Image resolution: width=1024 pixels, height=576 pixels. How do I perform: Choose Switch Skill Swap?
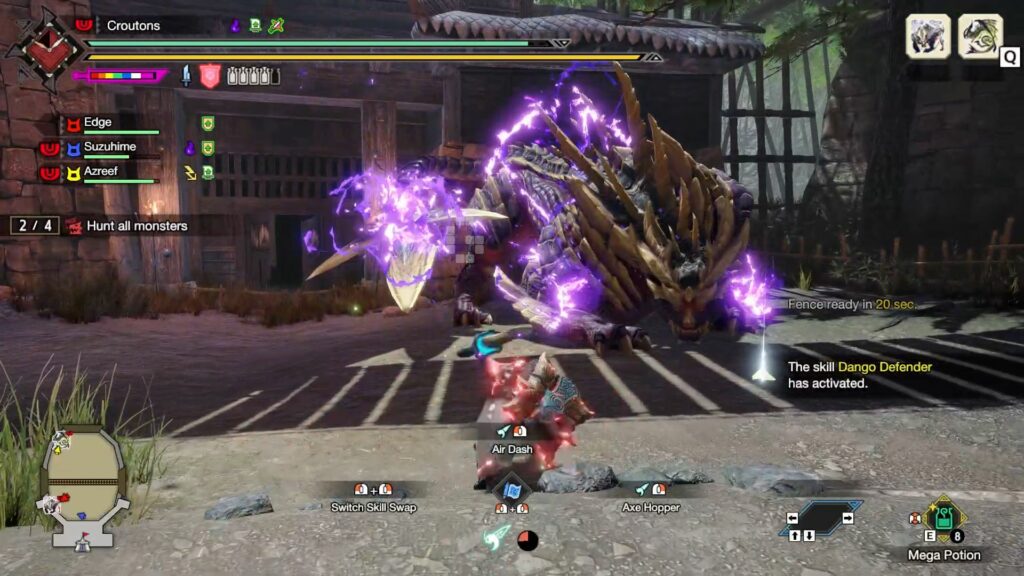pyautogui.click(x=373, y=507)
